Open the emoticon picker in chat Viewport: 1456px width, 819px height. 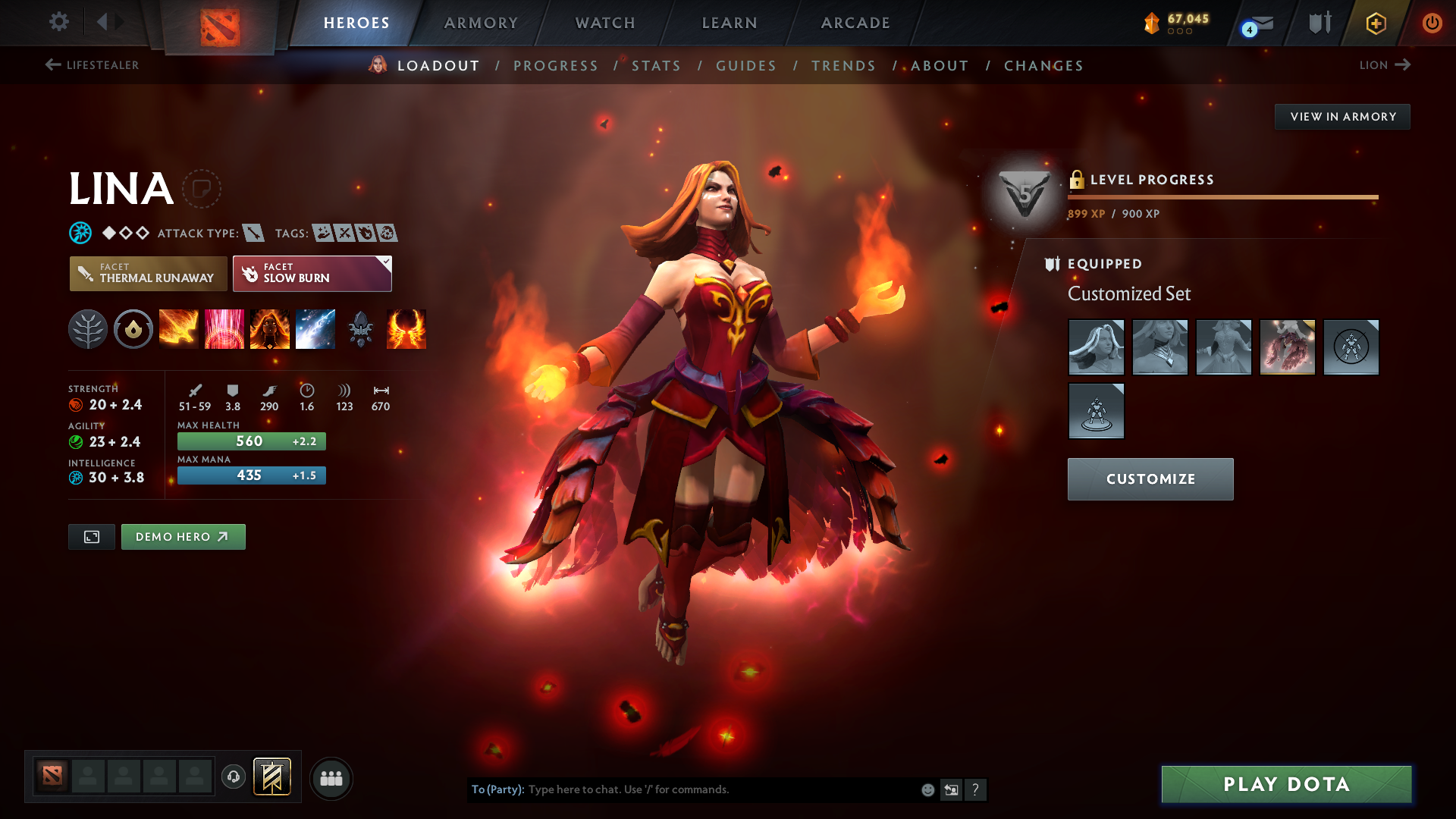click(927, 789)
